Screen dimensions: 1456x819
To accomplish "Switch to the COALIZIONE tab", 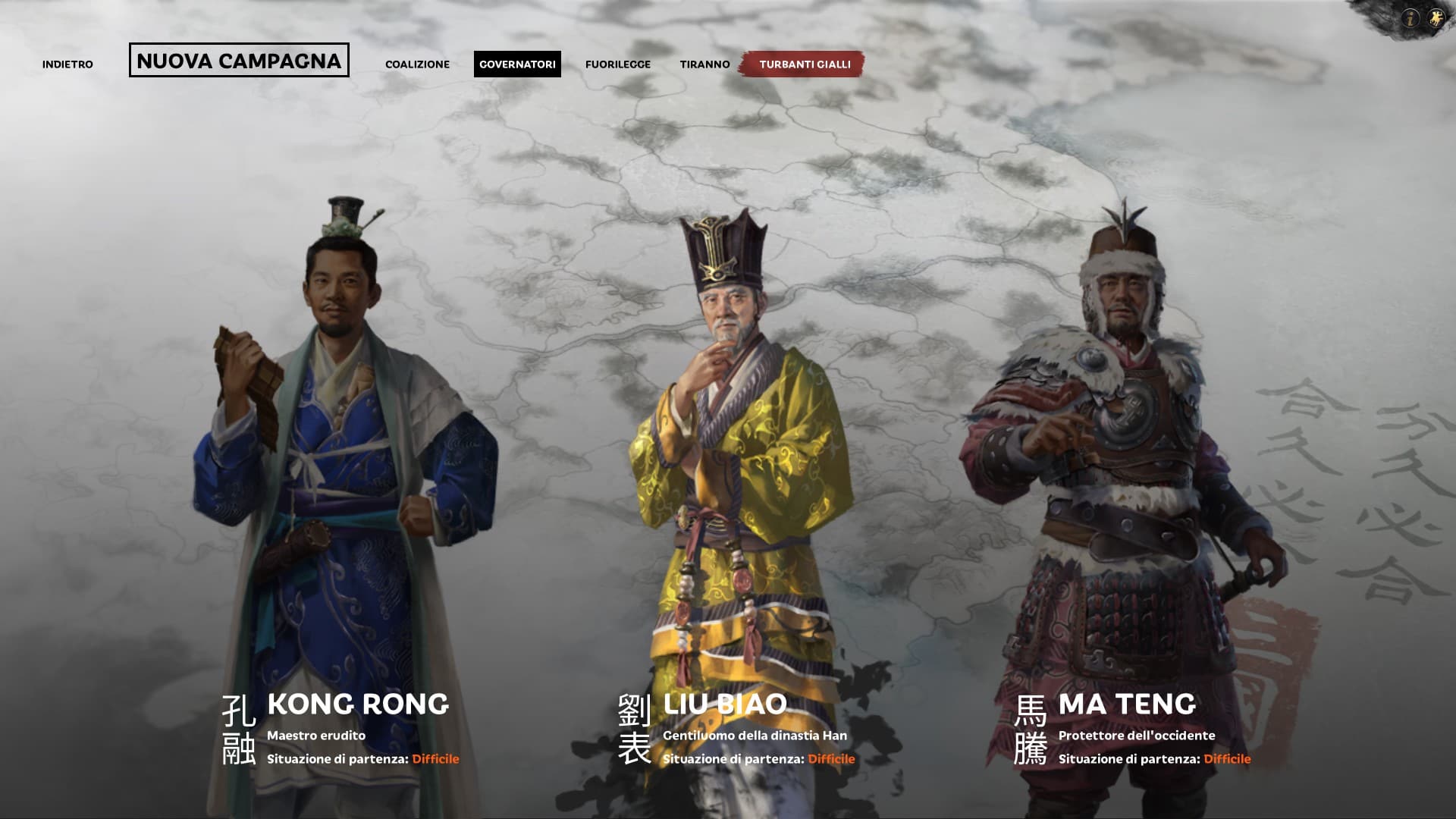I will (417, 64).
